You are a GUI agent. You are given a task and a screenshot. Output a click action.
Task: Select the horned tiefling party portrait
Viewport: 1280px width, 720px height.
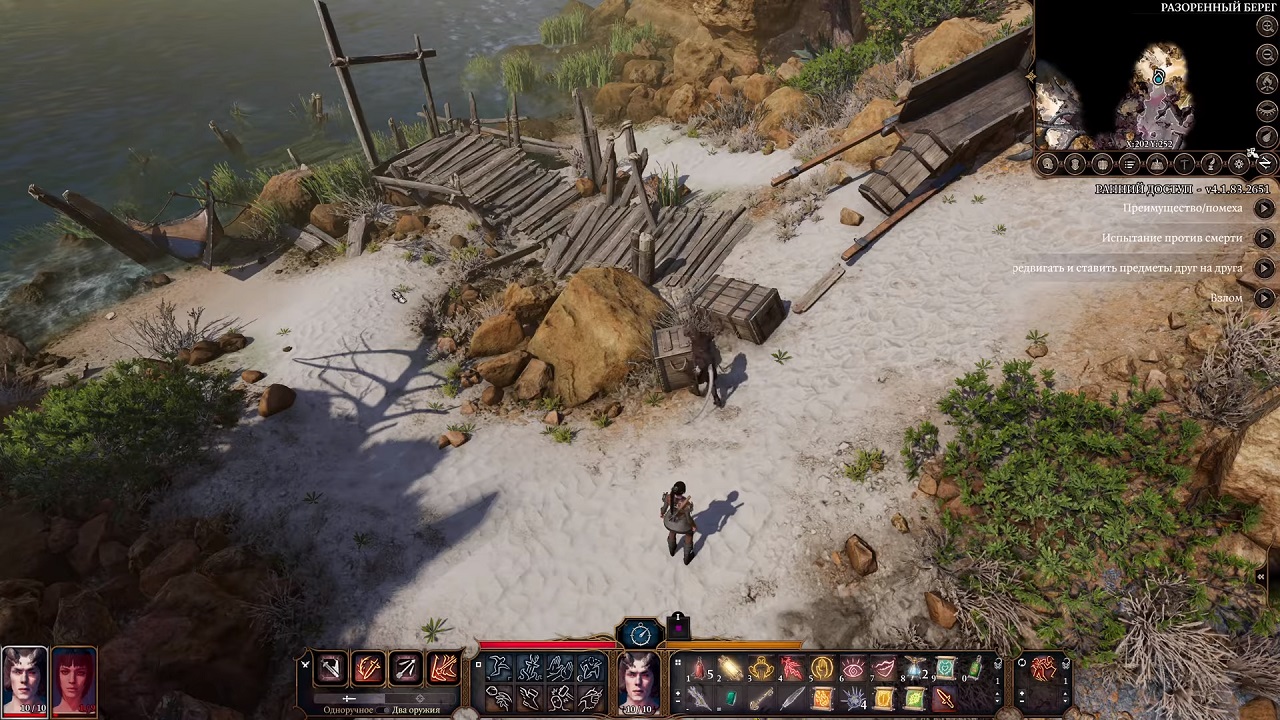[x=24, y=680]
